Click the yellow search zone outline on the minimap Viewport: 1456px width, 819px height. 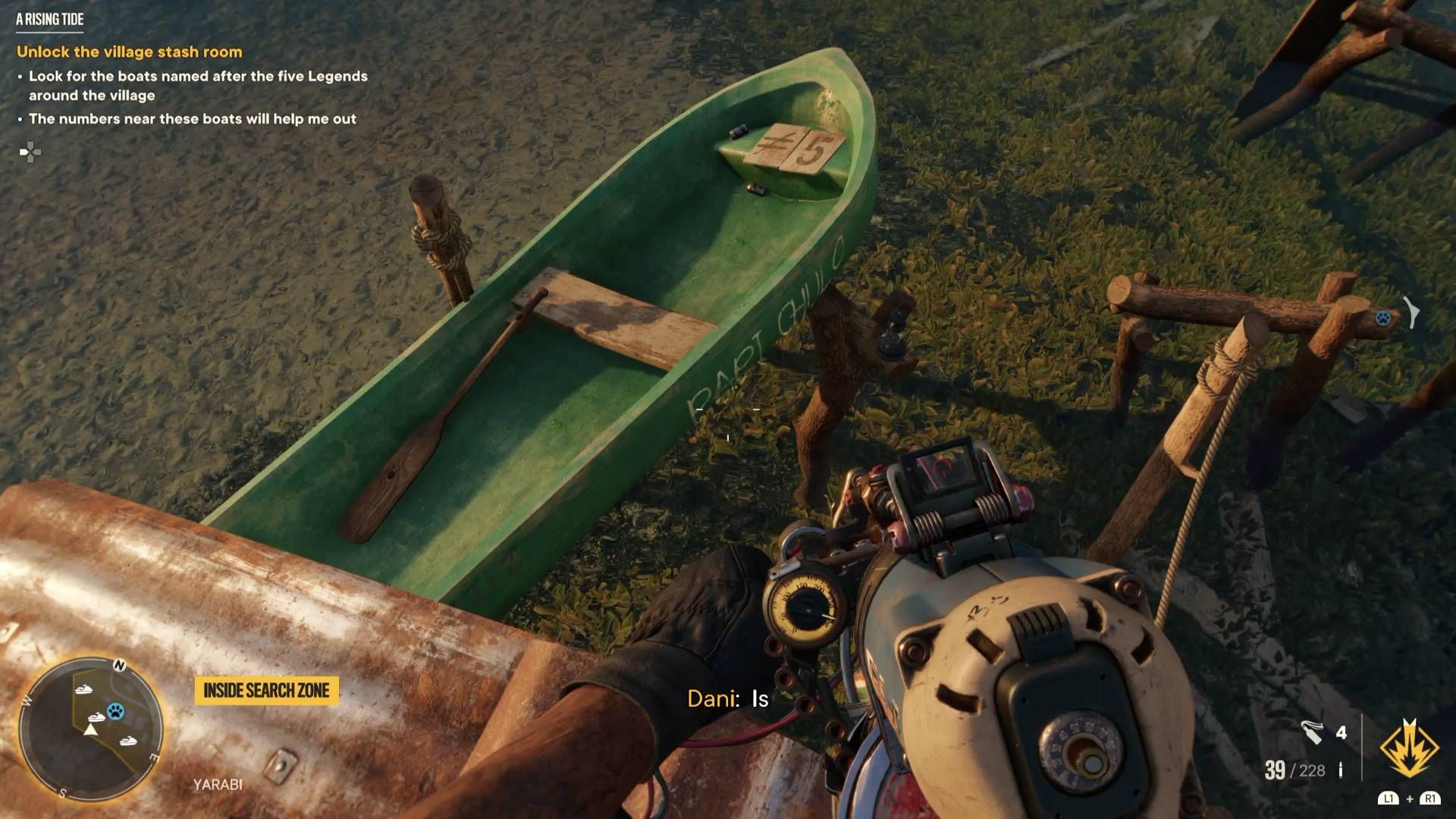coord(74,701)
